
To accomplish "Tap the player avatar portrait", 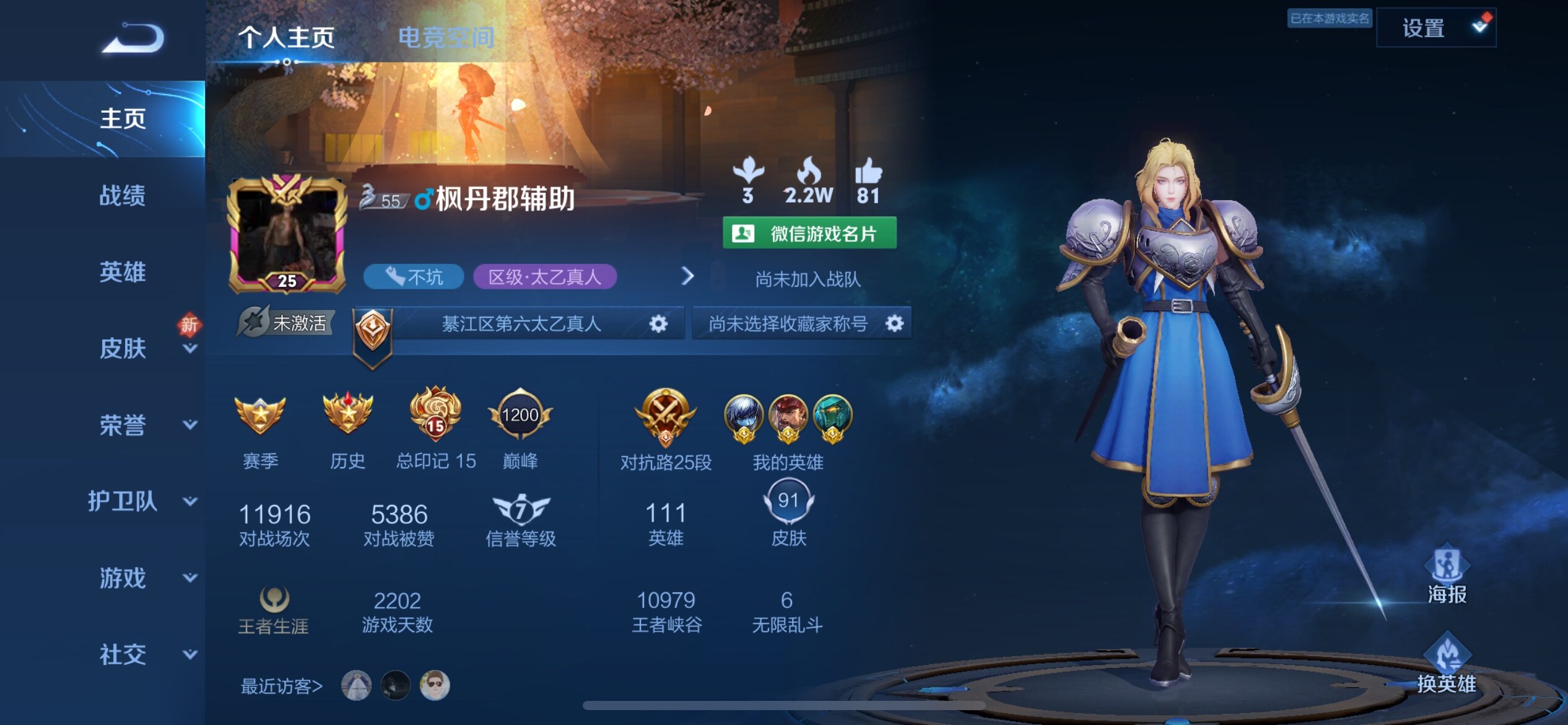I will coord(286,235).
